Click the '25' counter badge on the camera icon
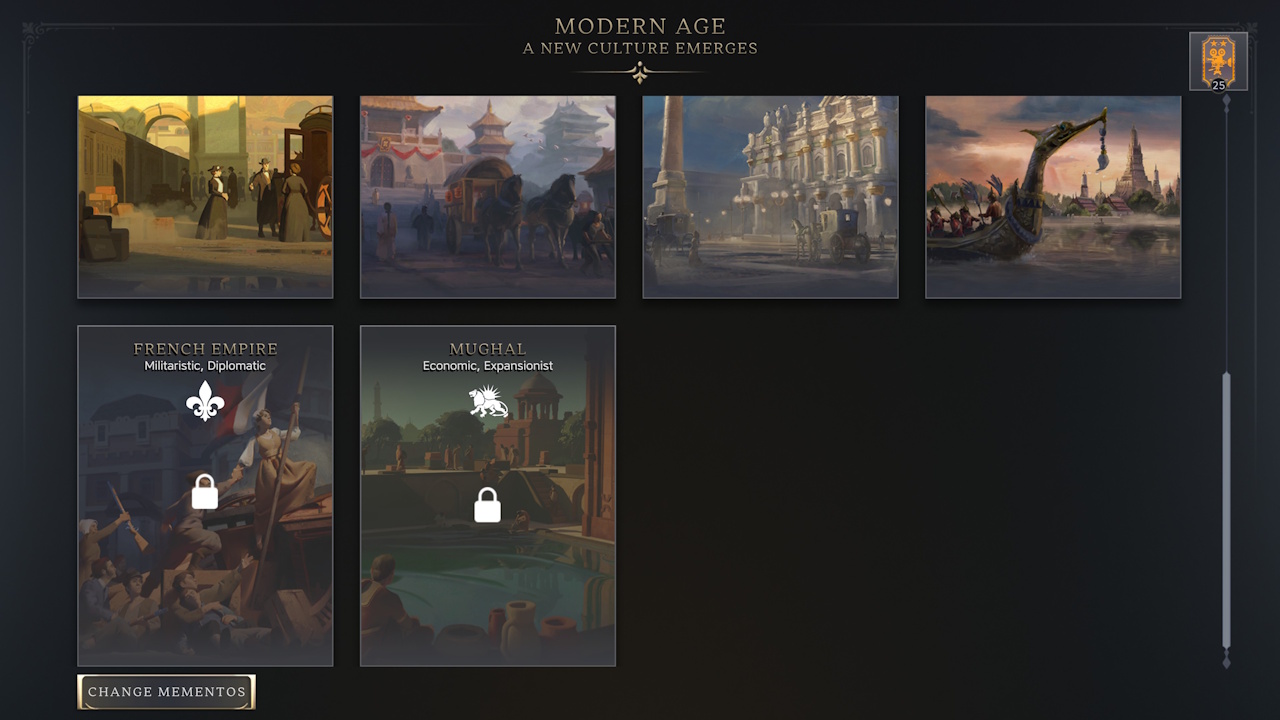Image resolution: width=1280 pixels, height=720 pixels. click(x=1218, y=85)
